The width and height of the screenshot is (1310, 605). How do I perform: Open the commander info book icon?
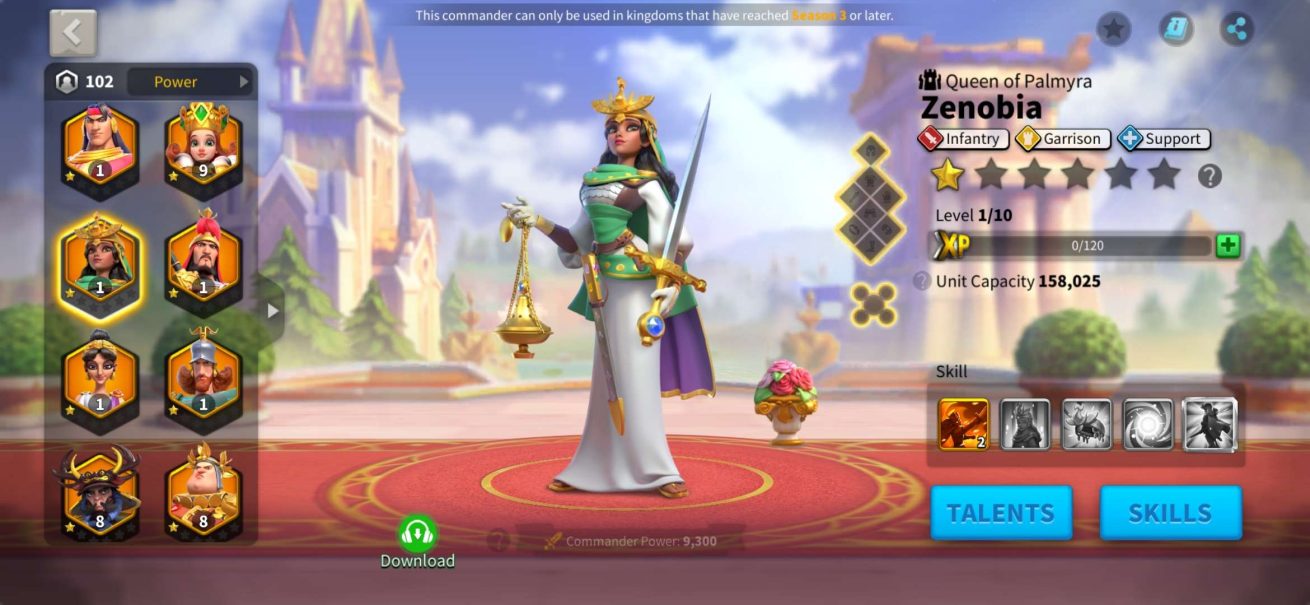pyautogui.click(x=1176, y=28)
